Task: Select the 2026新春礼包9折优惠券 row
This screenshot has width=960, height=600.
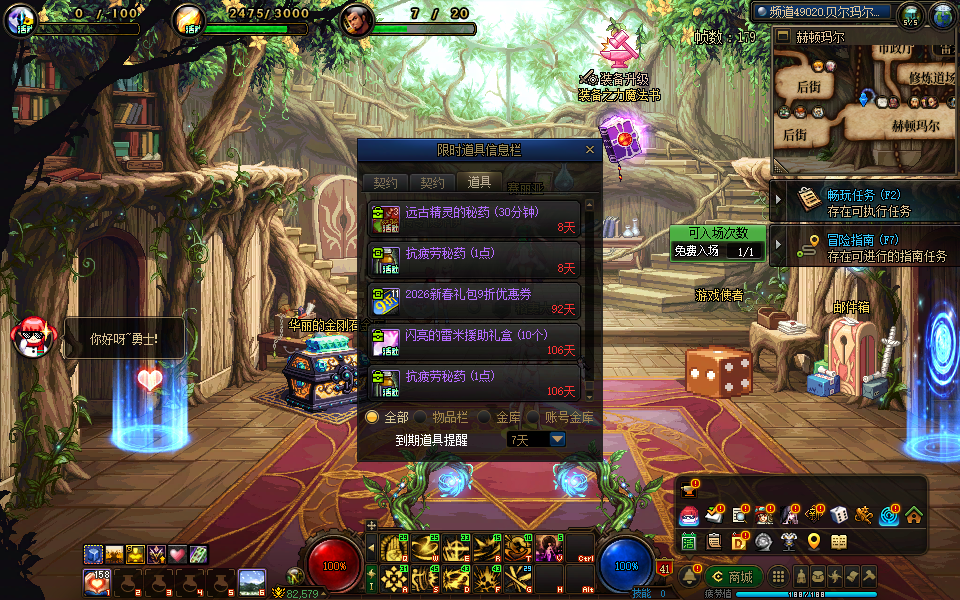Action: (474, 301)
